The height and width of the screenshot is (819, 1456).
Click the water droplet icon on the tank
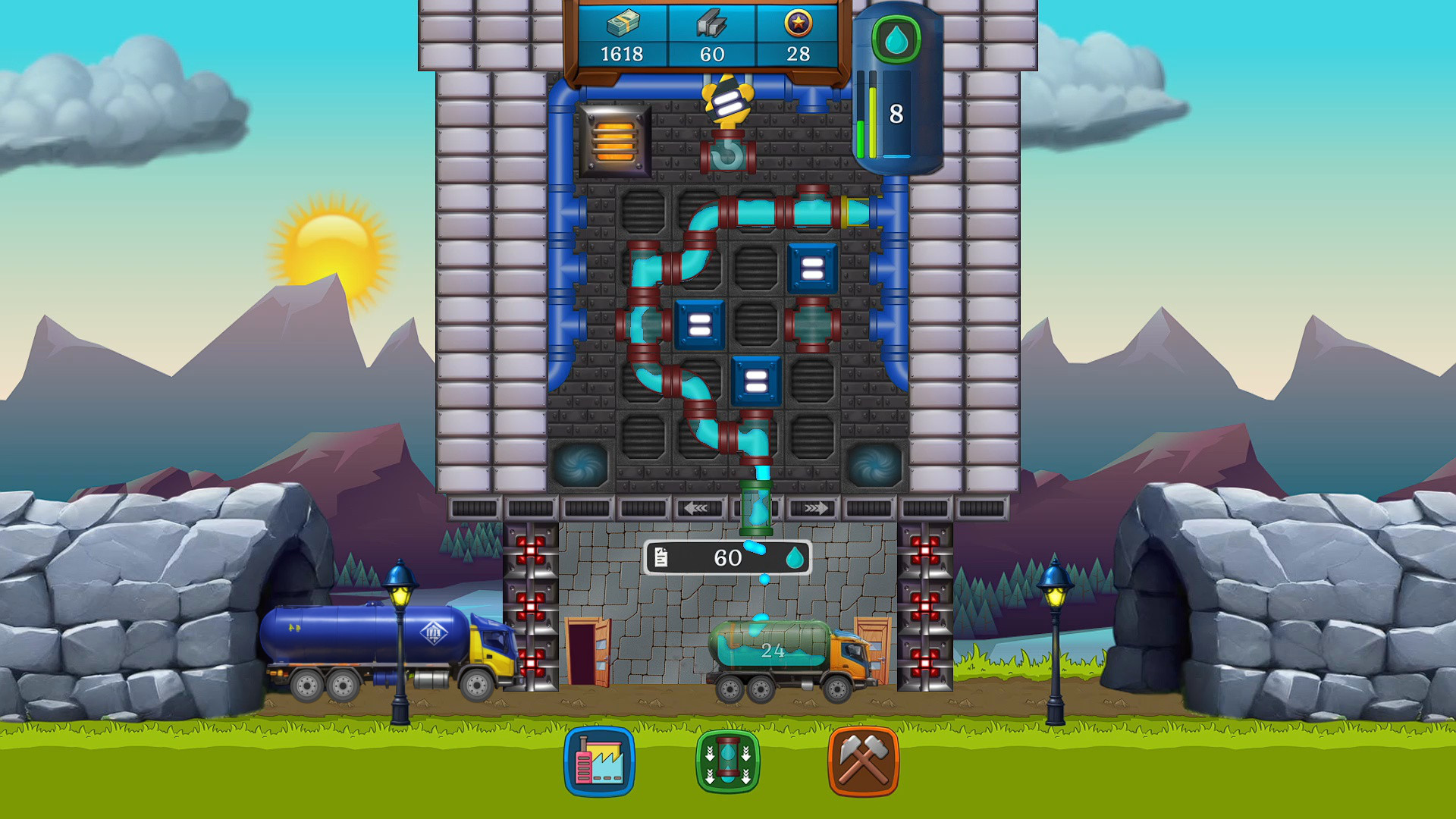pos(897,40)
